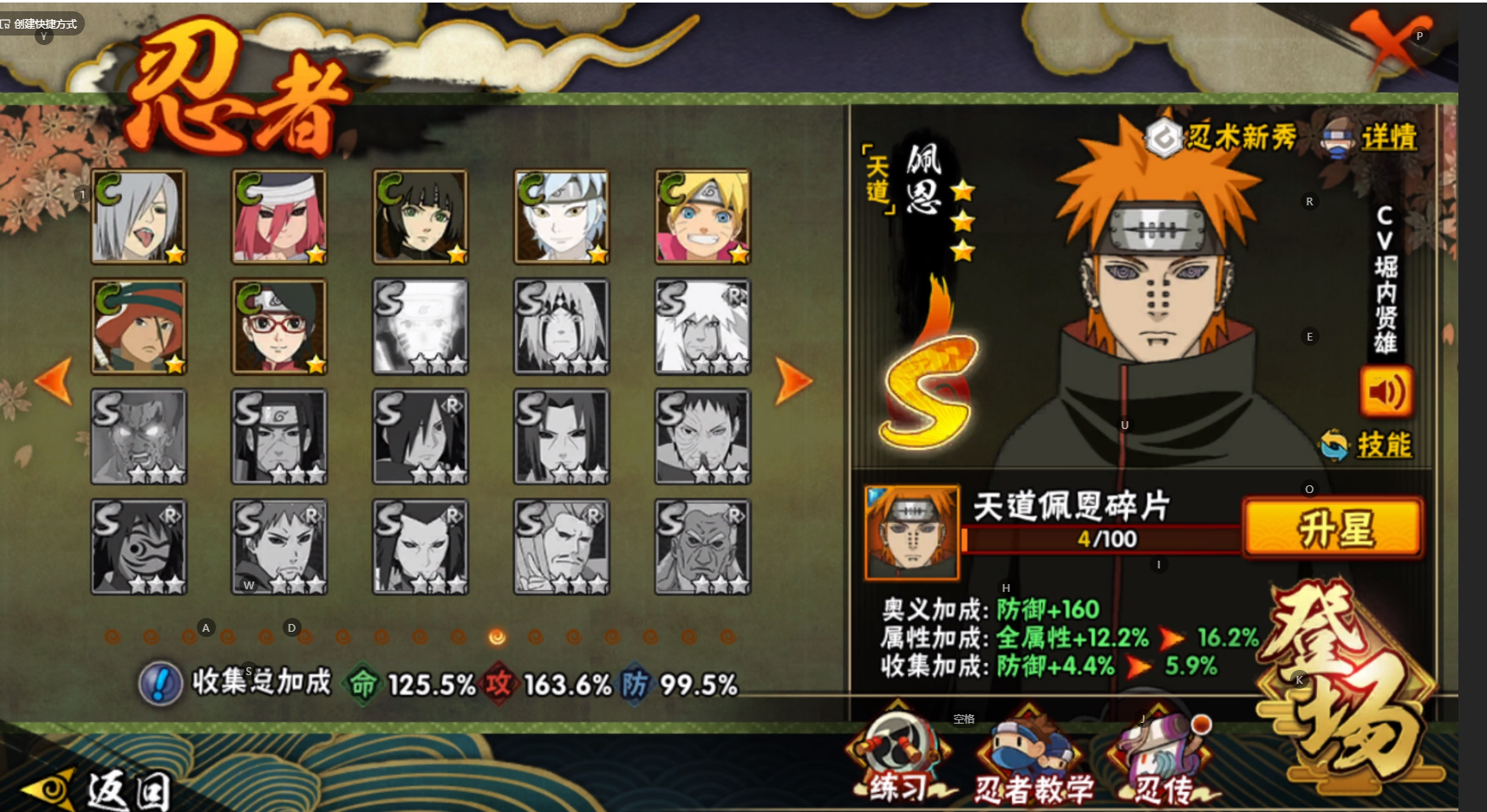This screenshot has height=812, width=1487.
Task: Select the blond Boruto ninja portrait
Action: click(702, 217)
